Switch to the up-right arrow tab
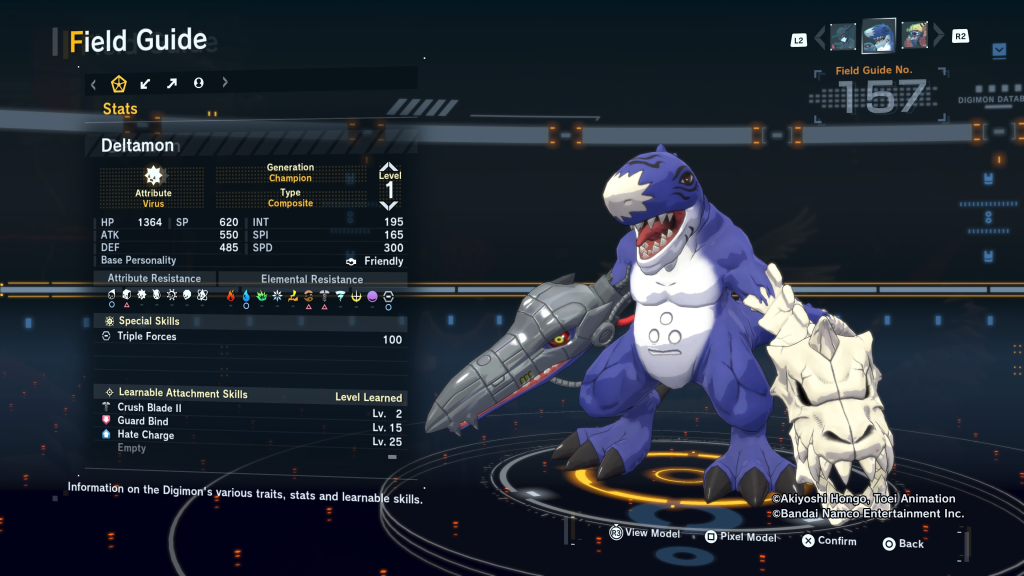Viewport: 1024px width, 576px height. 172,83
